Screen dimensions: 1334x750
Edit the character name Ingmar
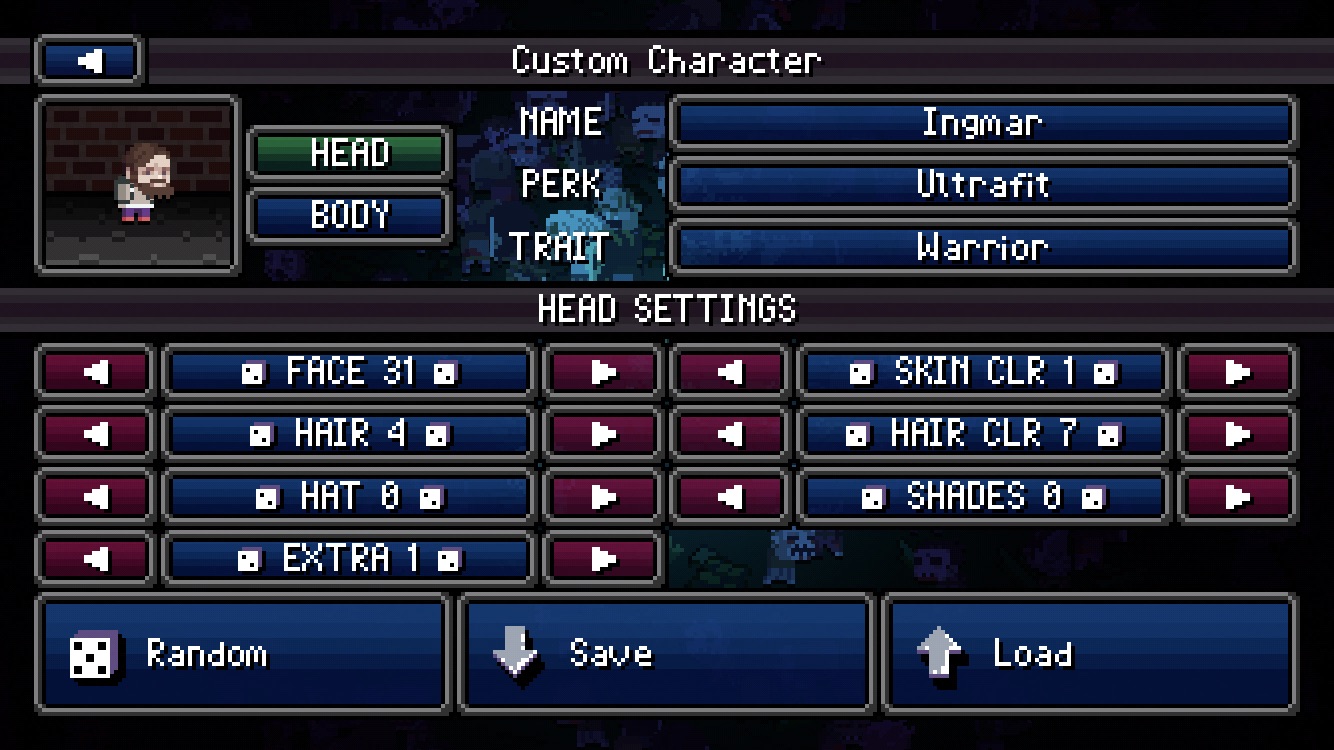coord(982,123)
